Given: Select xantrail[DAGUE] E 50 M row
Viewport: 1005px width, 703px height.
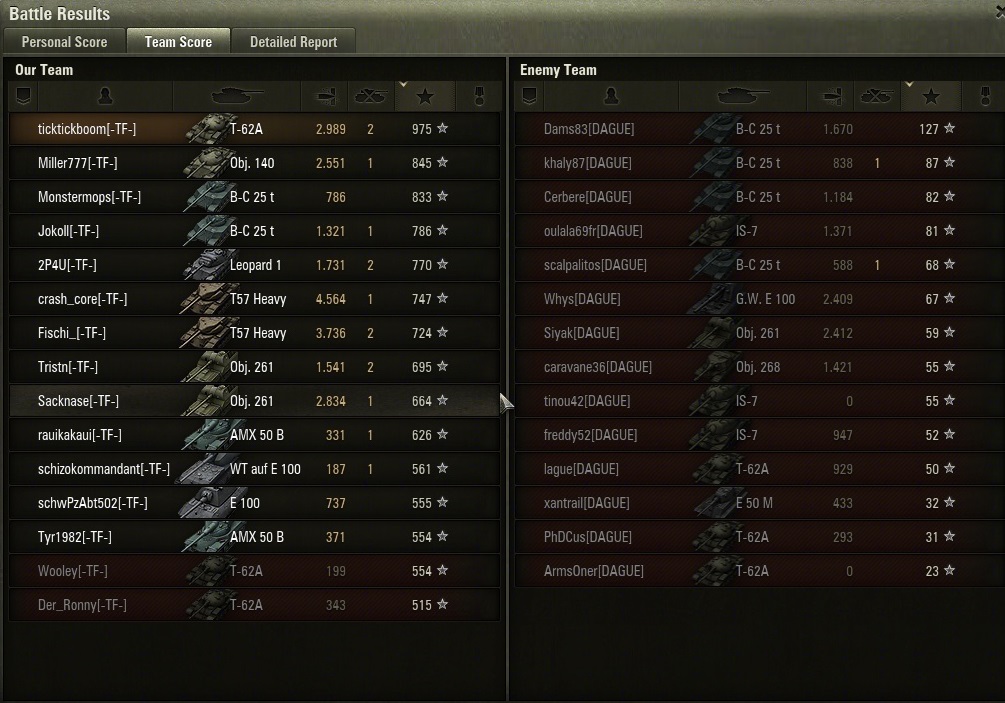Looking at the screenshot, I should (587, 503).
